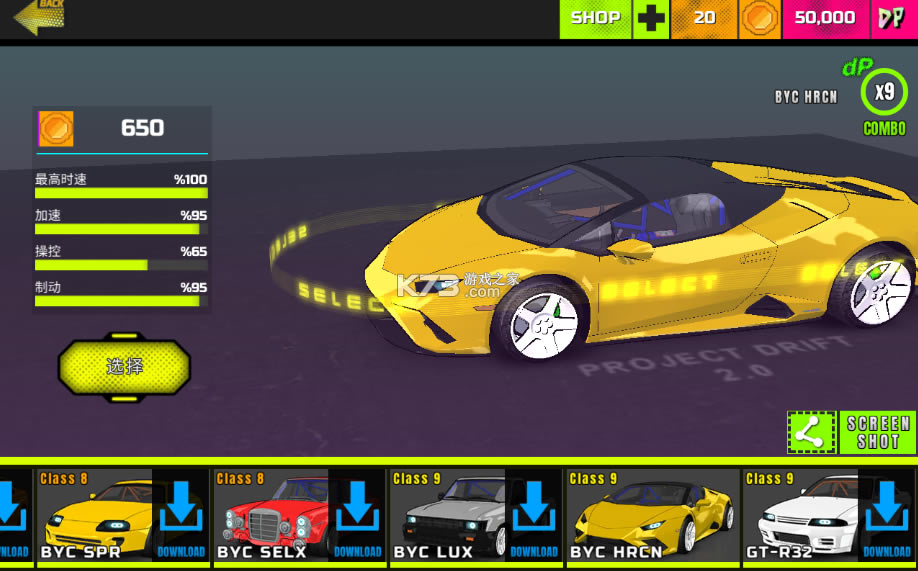918x571 pixels.
Task: Select the BYC SPR car thumbnail
Action: click(94, 515)
